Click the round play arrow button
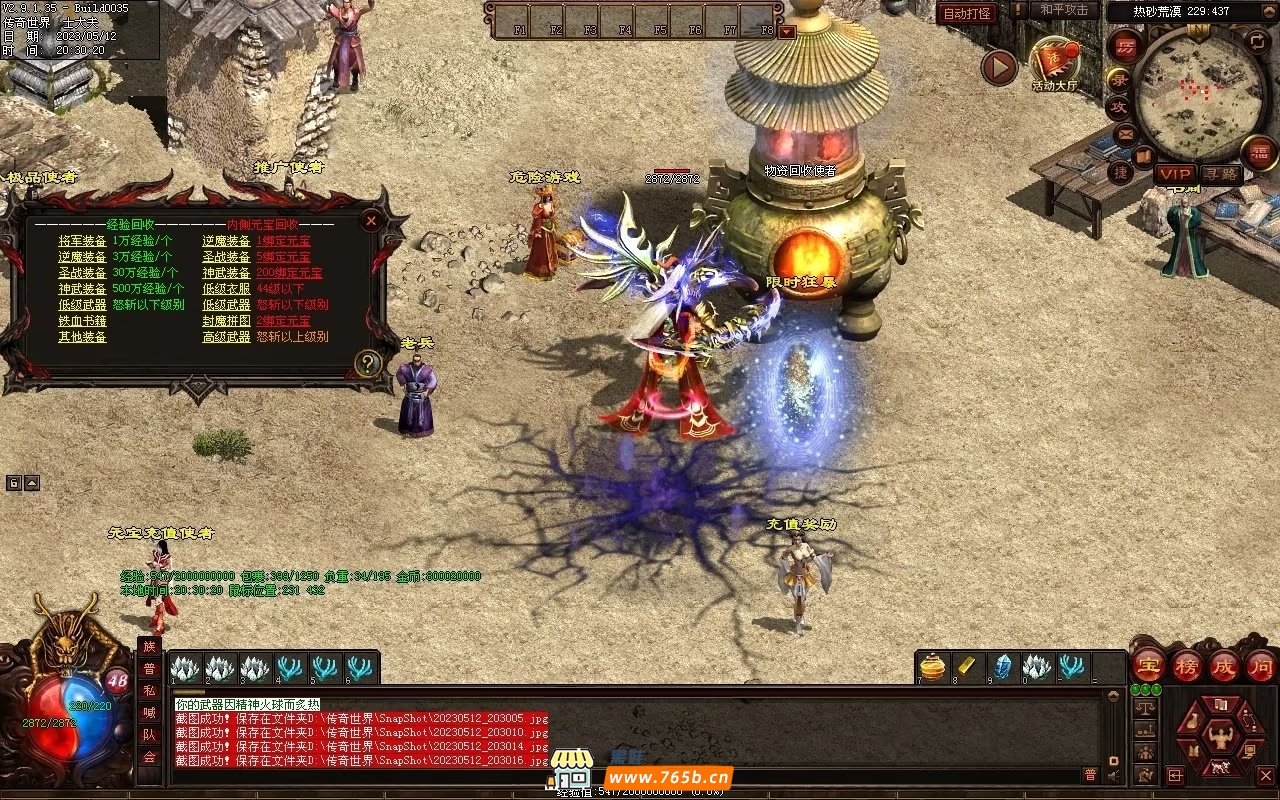This screenshot has height=800, width=1280. 998,68
